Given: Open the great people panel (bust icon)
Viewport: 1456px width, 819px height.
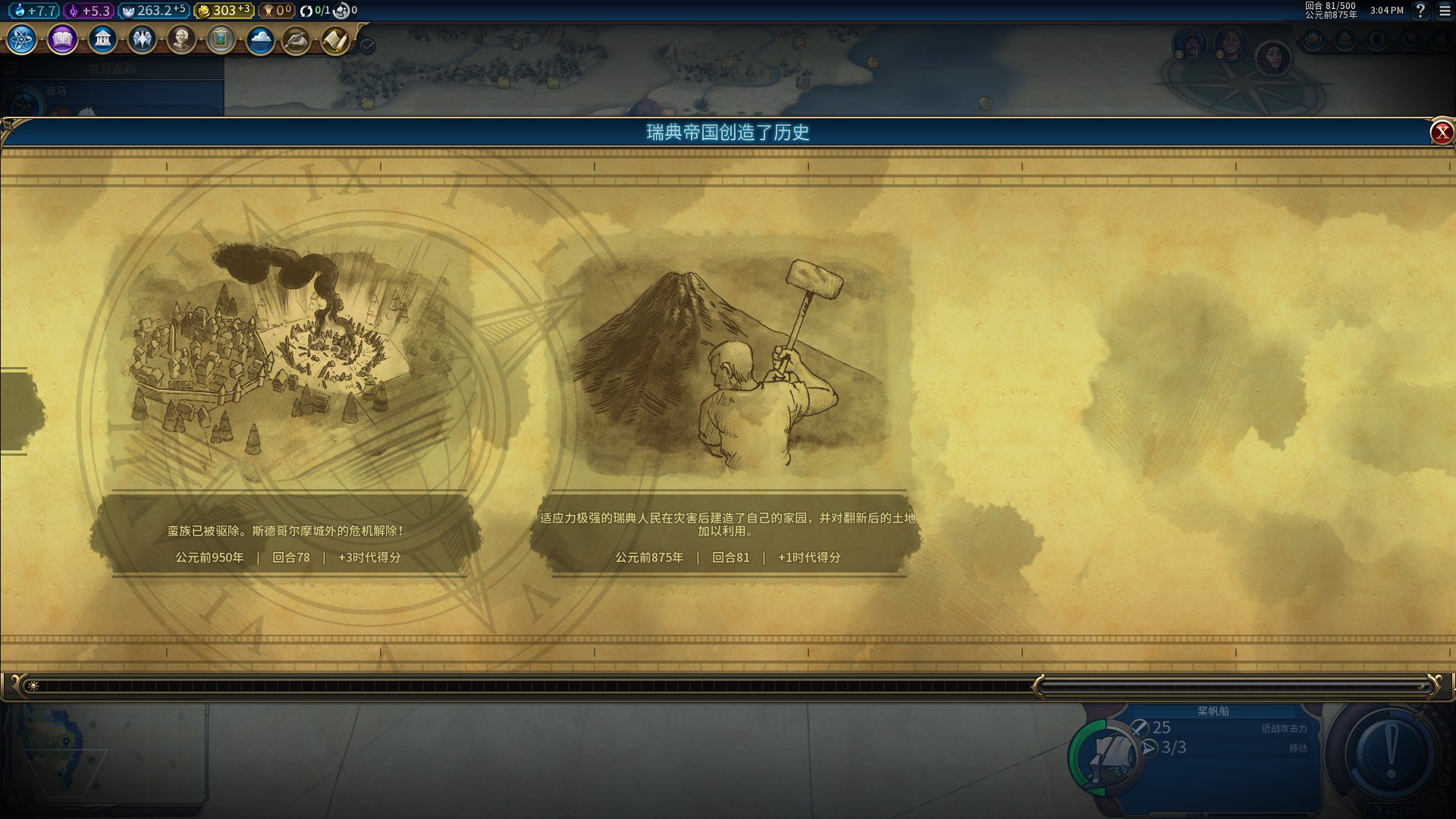Looking at the screenshot, I should click(x=181, y=39).
